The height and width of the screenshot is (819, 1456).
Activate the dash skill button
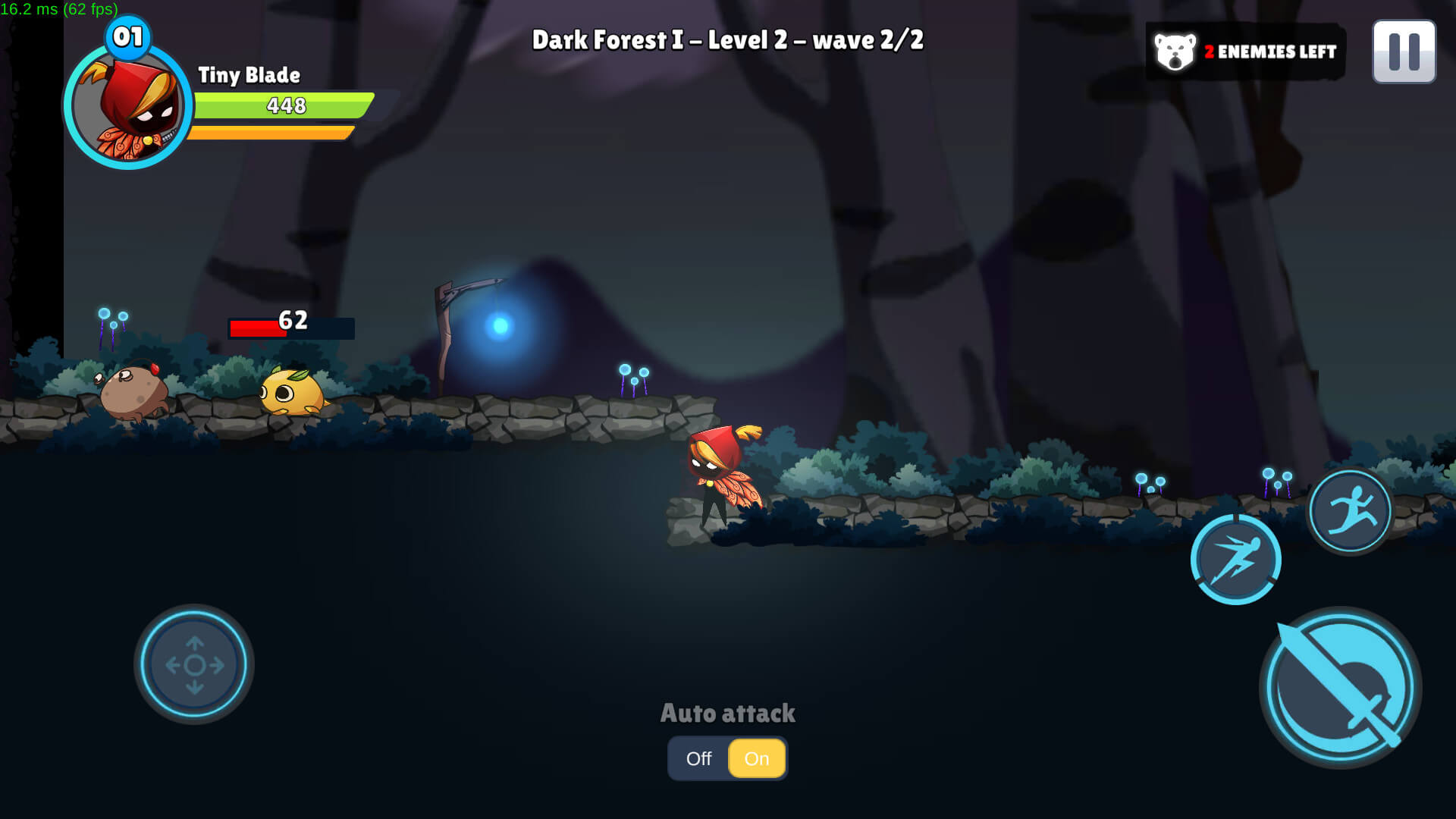coord(1235,560)
